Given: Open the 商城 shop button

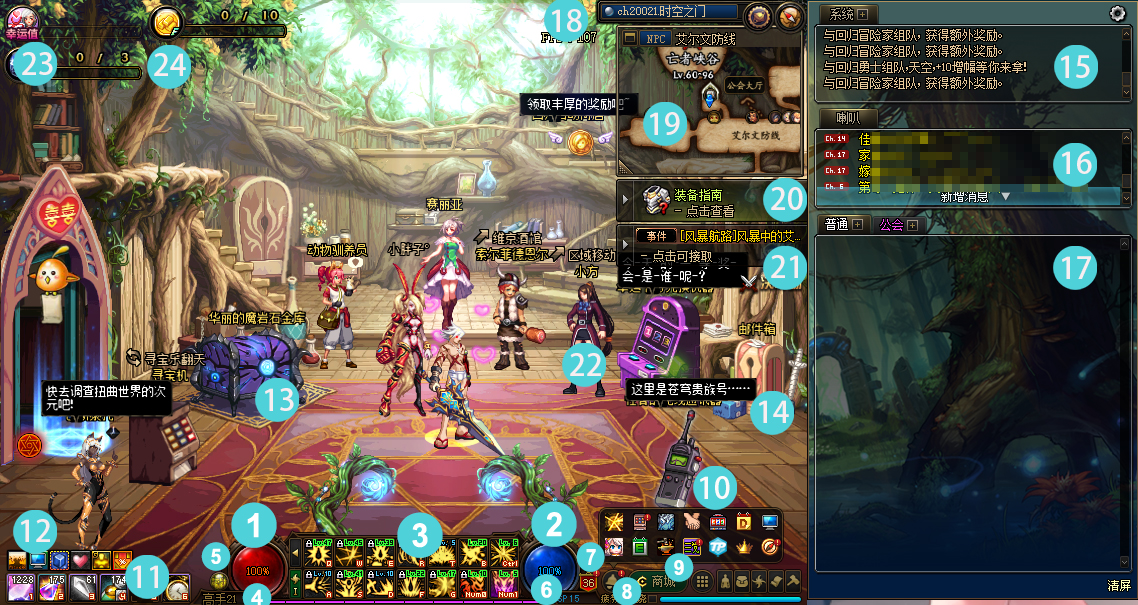Looking at the screenshot, I should pos(662,580).
